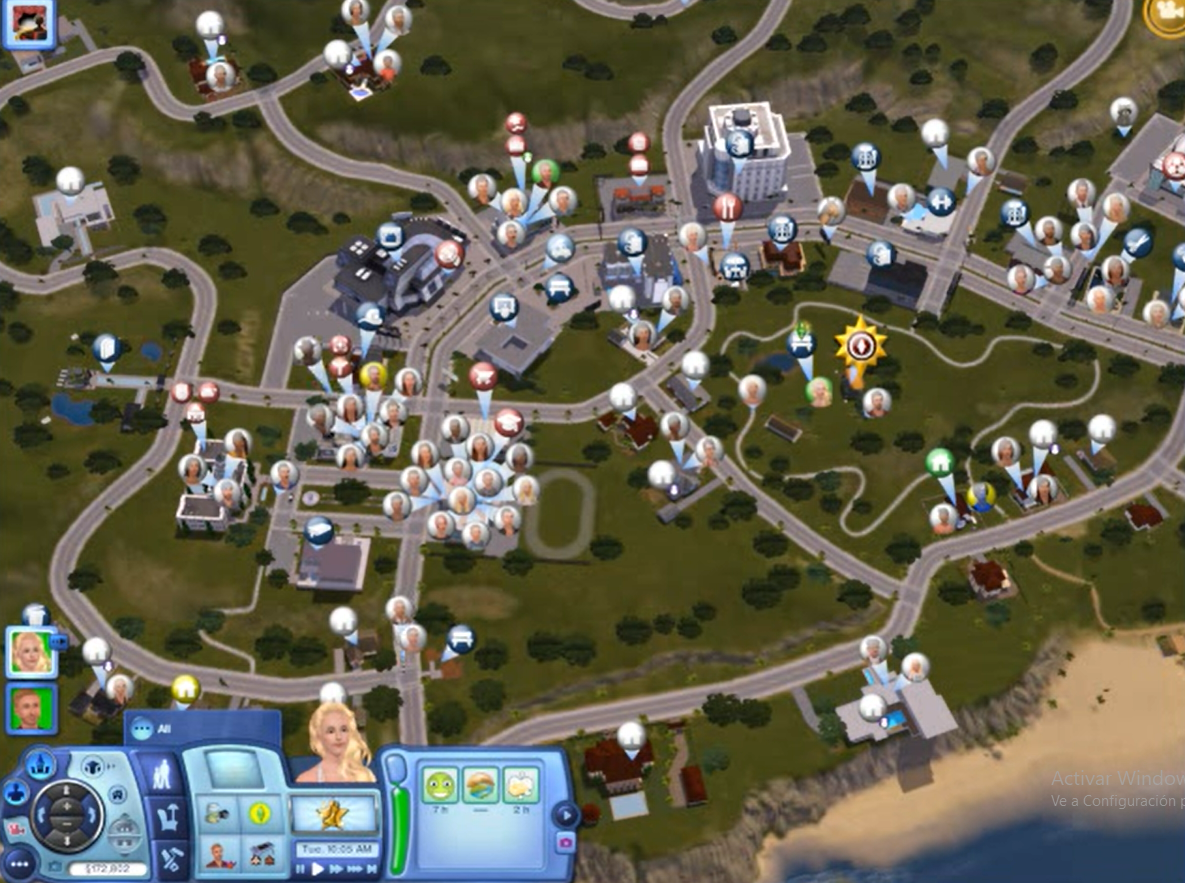Click the burger meal moodlet
The image size is (1185, 883).
click(x=479, y=785)
